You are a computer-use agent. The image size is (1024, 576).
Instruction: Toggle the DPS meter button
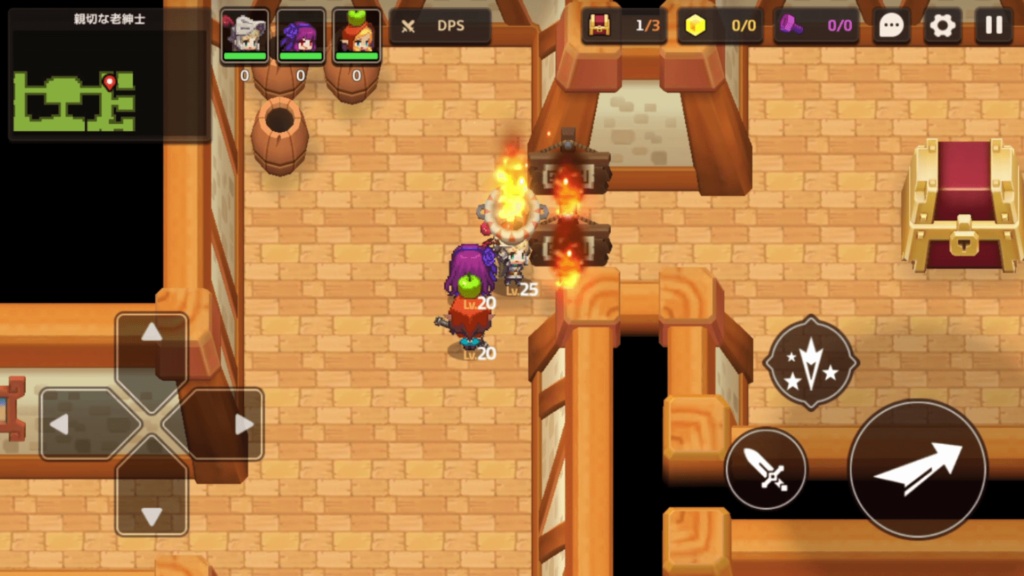[x=440, y=26]
